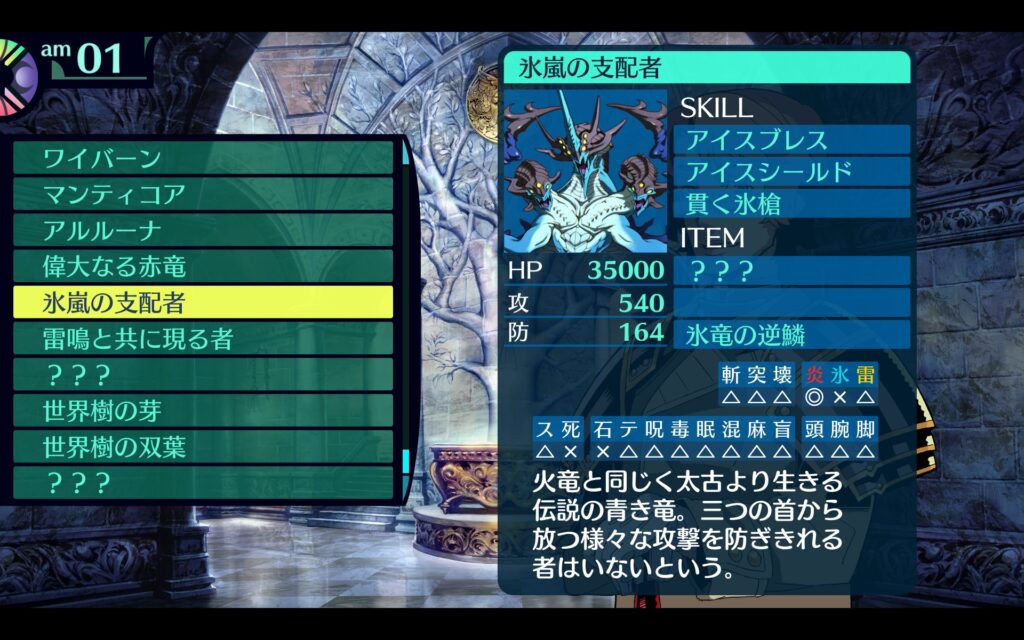Screen dimensions: 1024x640
Task: Show the 雷鳴と共に現る者 entry
Action: [203, 338]
